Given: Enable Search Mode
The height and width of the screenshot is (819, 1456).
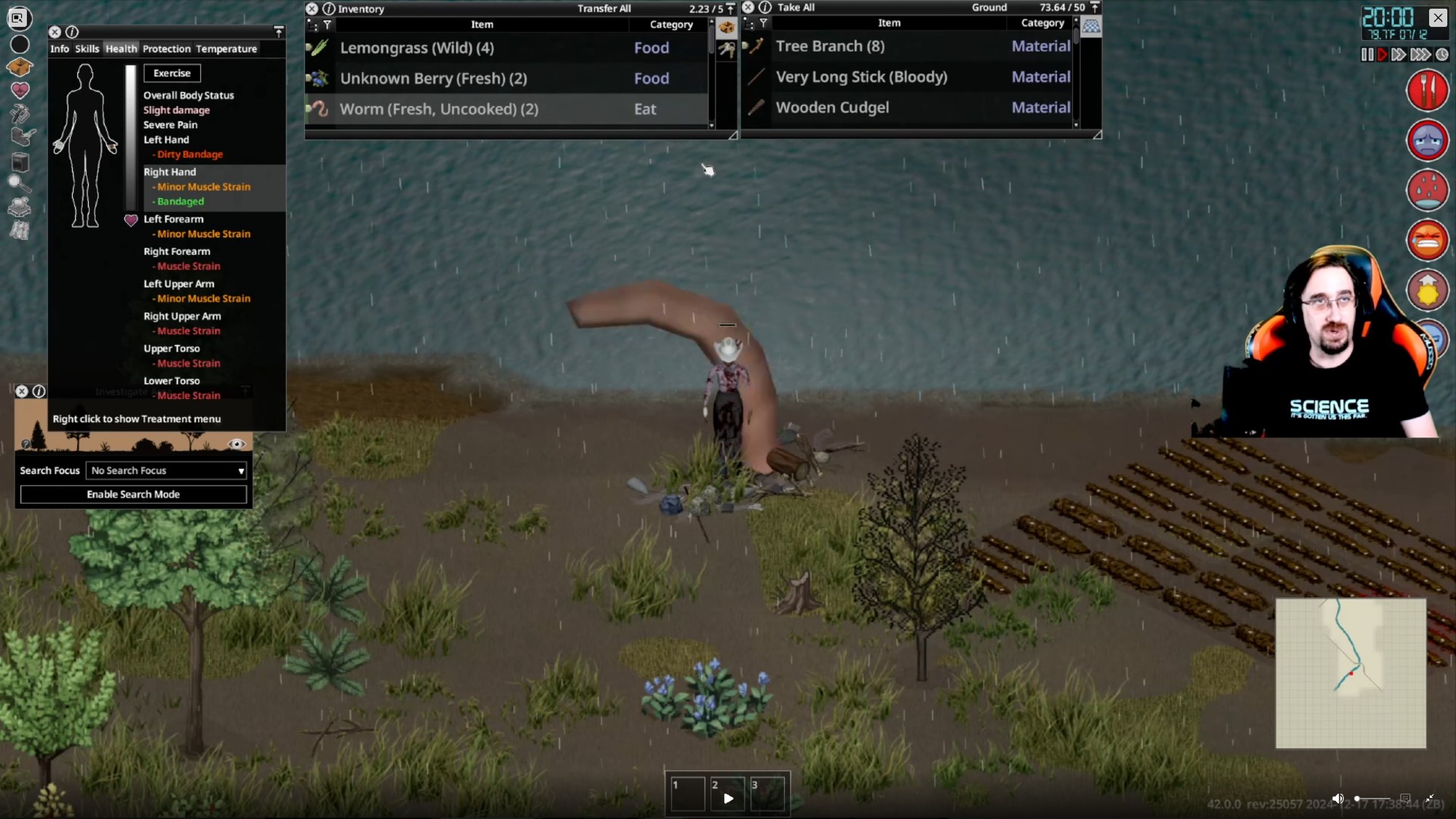Looking at the screenshot, I should 133,494.
